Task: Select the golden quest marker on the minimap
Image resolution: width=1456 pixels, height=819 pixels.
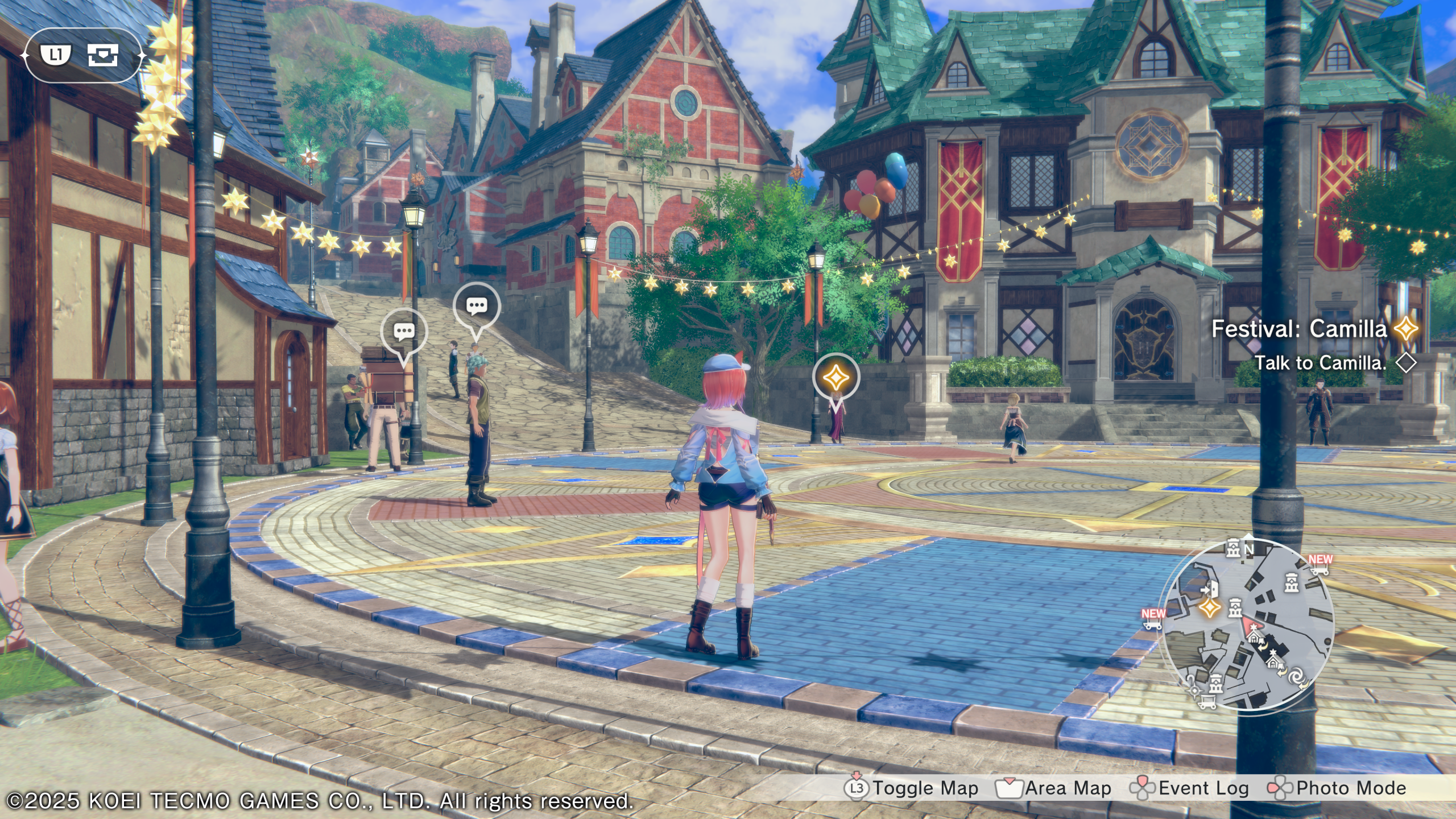Action: tap(1210, 607)
